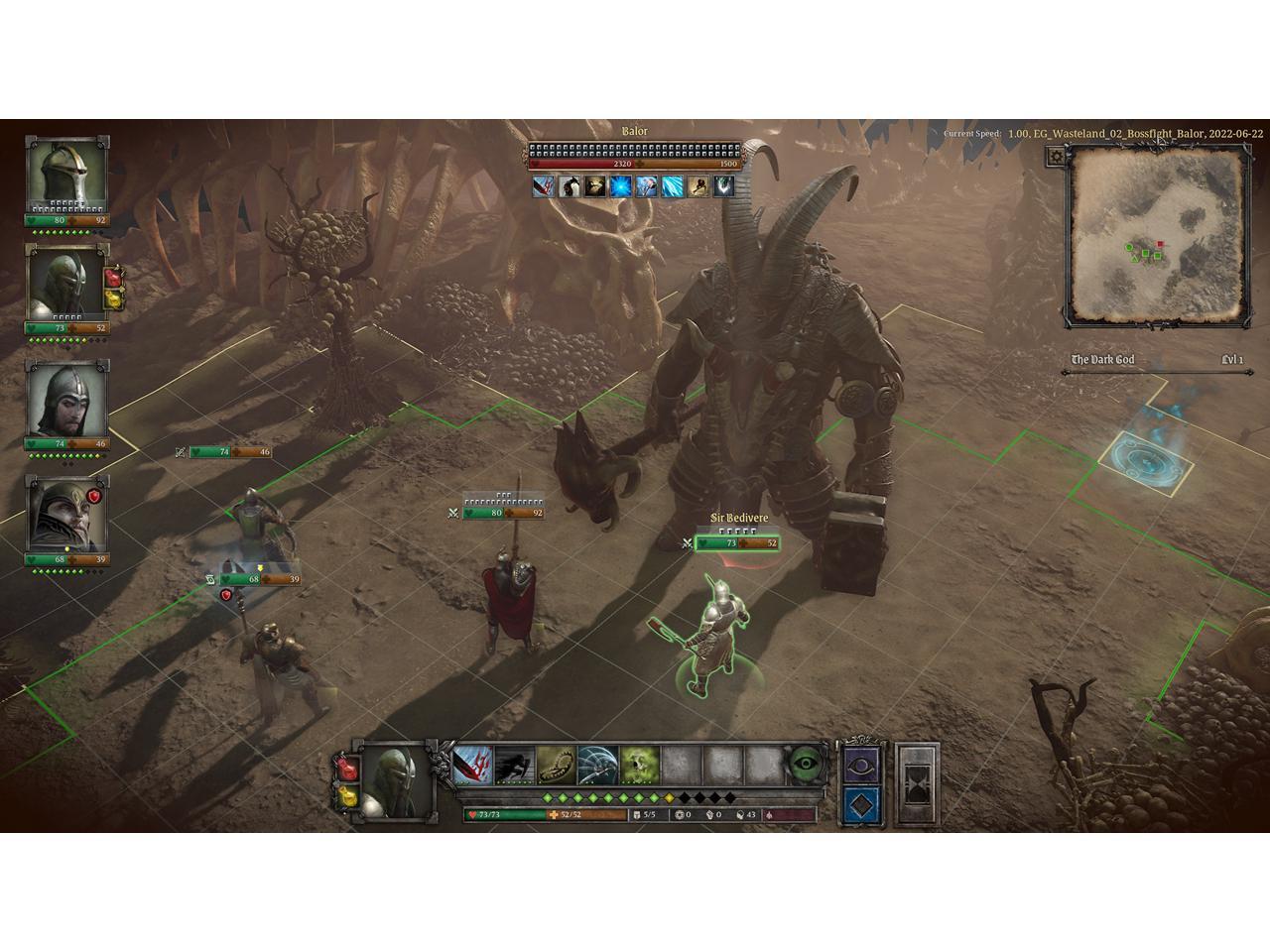The width and height of the screenshot is (1270, 952).
Task: Activate the red sword strike ability
Action: pos(473,765)
